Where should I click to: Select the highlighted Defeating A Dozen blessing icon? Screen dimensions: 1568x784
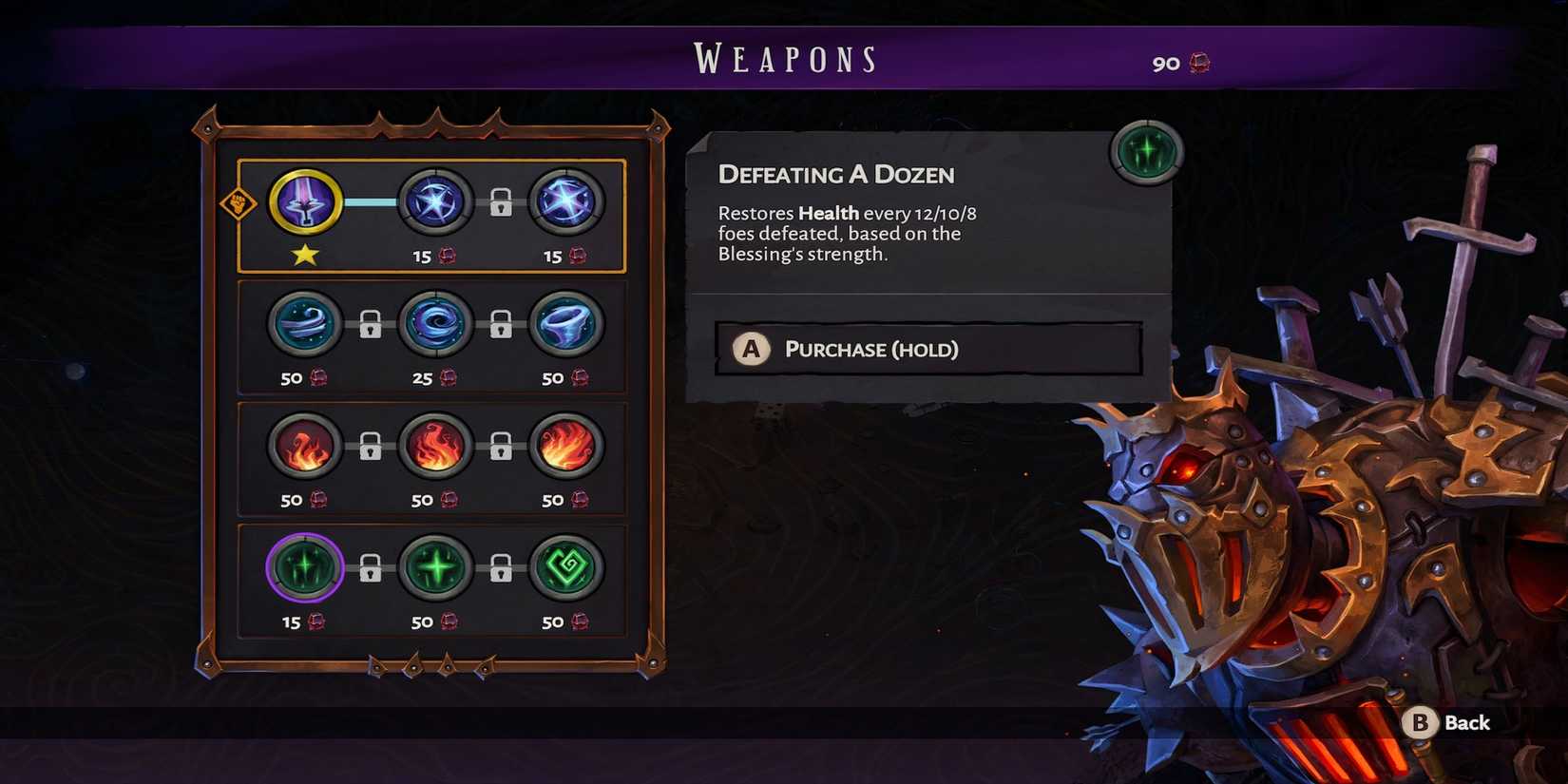pos(304,569)
